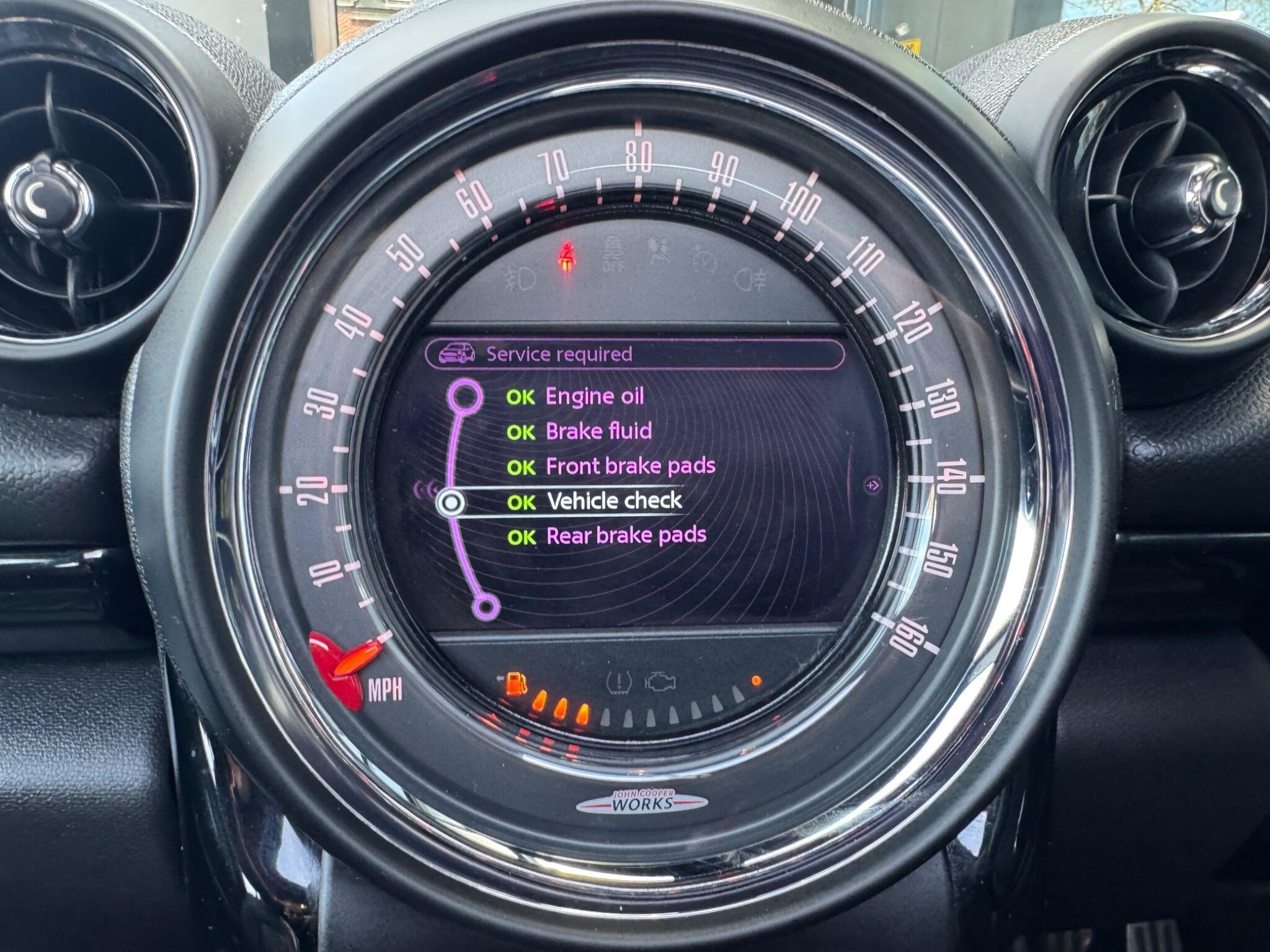Open the Rear brake pads entry
The image size is (1270, 952).
[626, 535]
